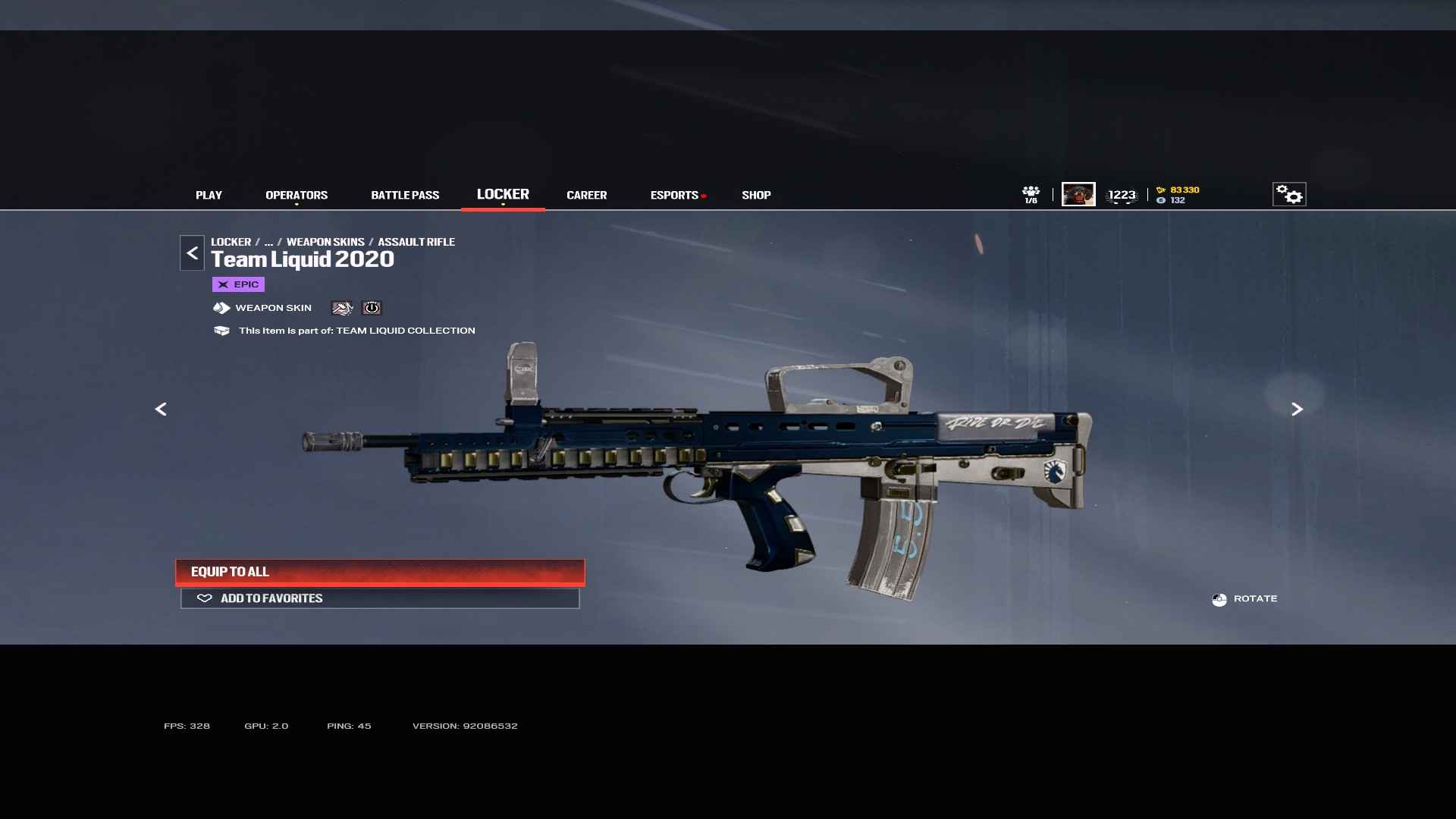This screenshot has height=819, width=1456.
Task: Click the player profile avatar
Action: [x=1078, y=194]
